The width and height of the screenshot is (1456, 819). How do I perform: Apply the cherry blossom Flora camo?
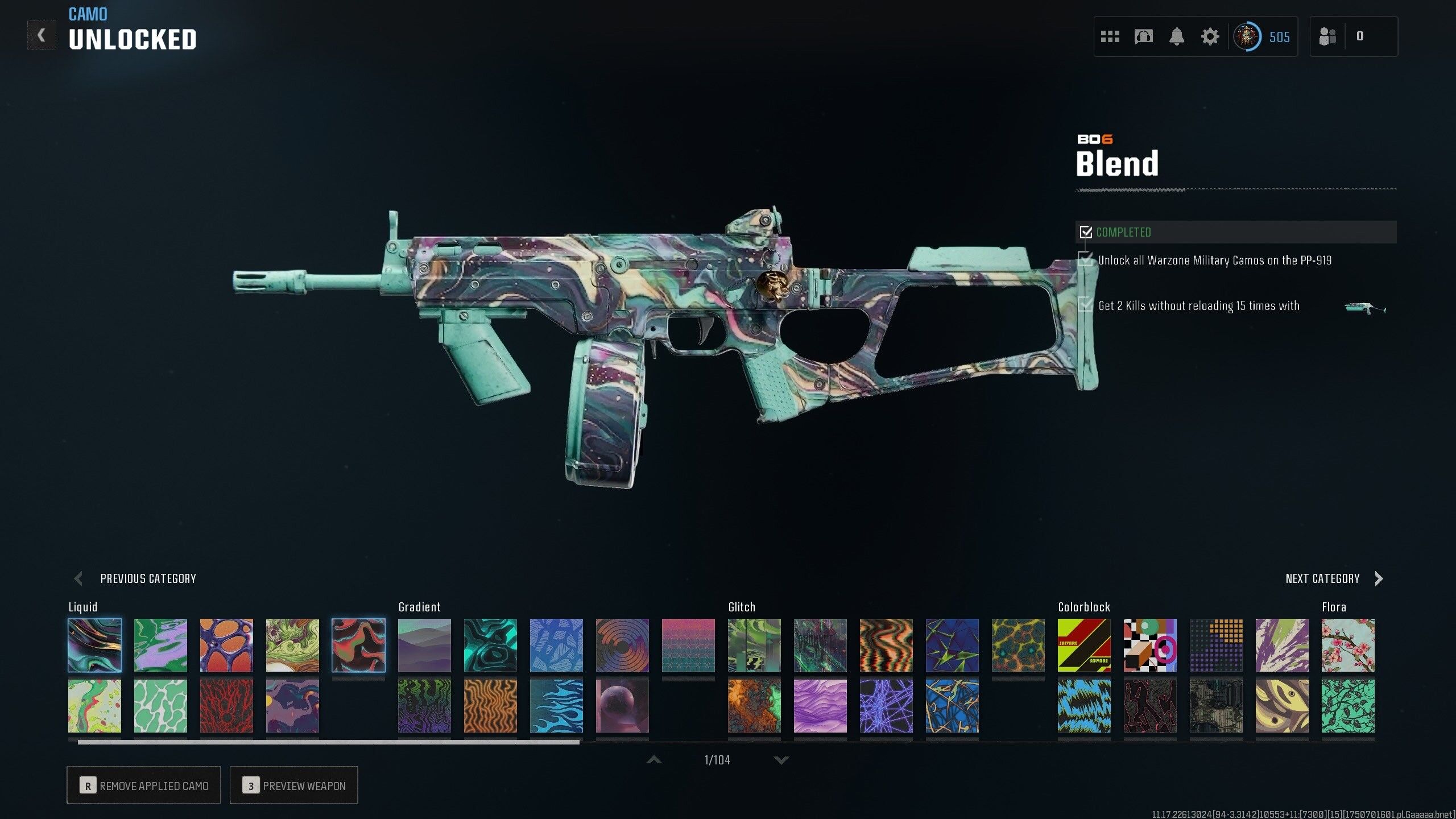coord(1348,646)
